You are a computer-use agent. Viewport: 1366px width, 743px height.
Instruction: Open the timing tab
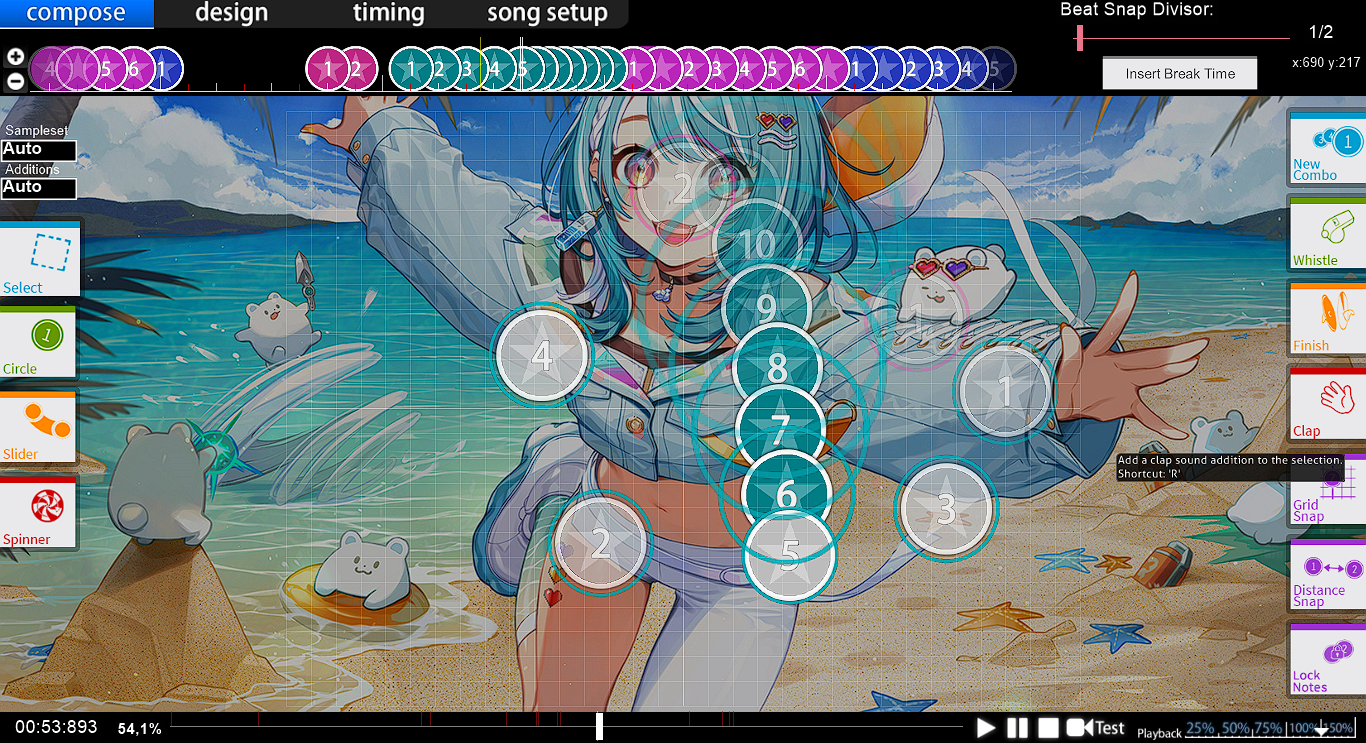[x=388, y=14]
